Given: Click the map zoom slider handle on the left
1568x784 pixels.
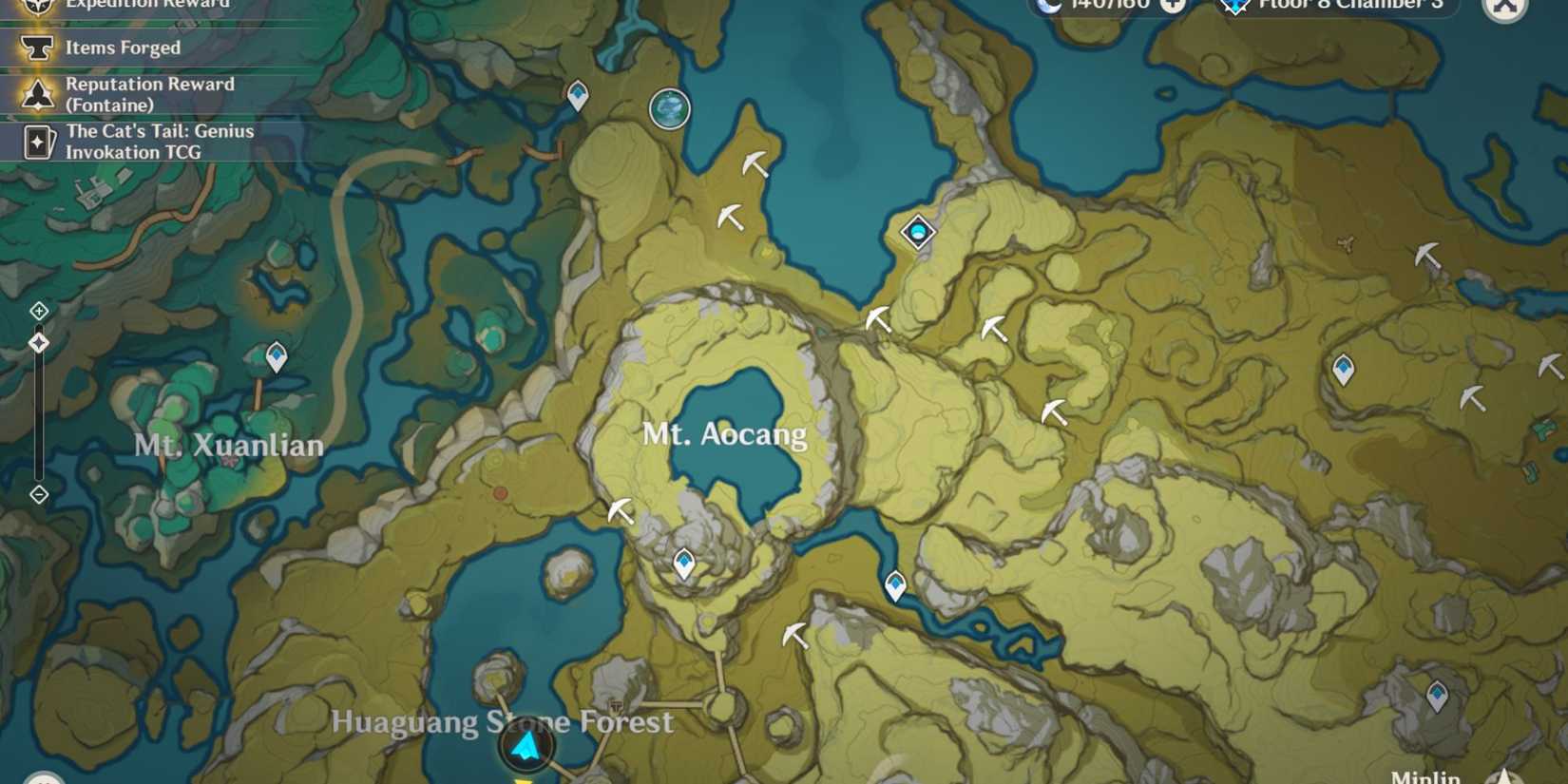Looking at the screenshot, I should [39, 342].
